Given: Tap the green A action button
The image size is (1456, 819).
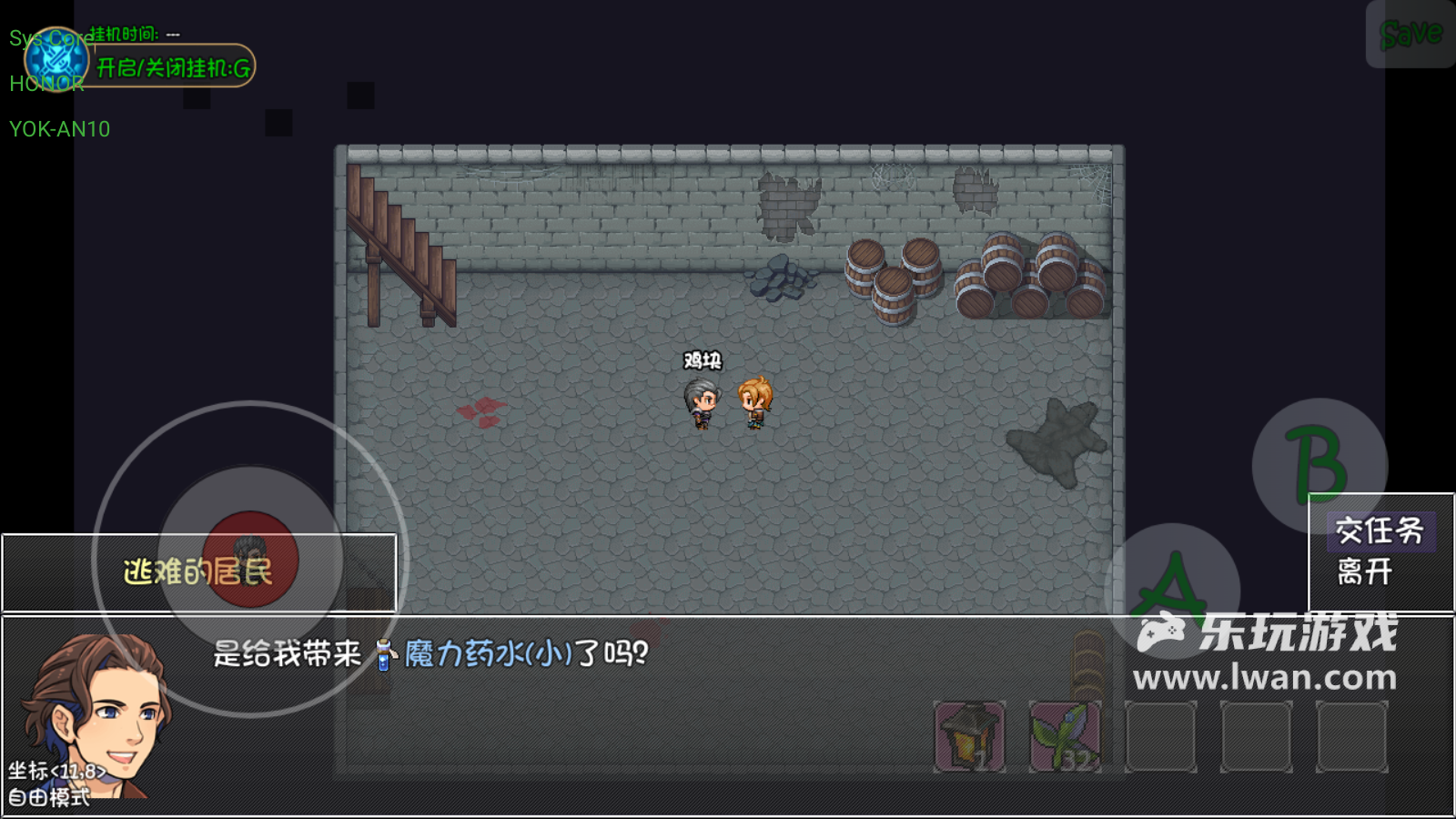Looking at the screenshot, I should (1172, 590).
